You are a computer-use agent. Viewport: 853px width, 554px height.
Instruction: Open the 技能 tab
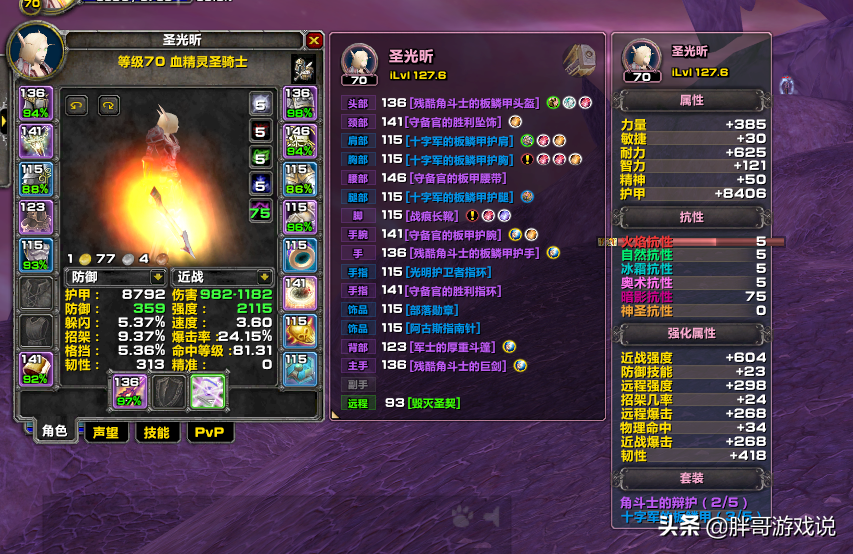(156, 432)
